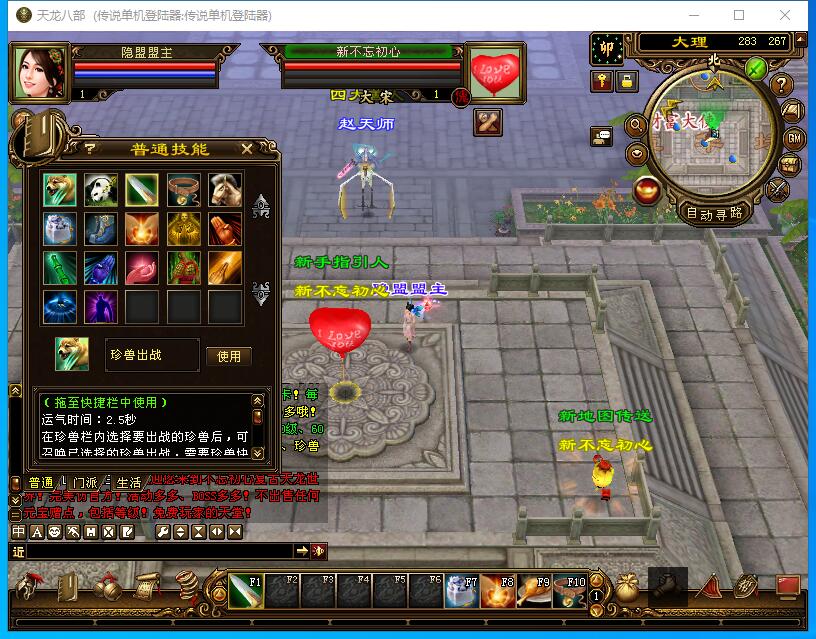Use the F8 fire skill hotbar slot

coord(497,591)
